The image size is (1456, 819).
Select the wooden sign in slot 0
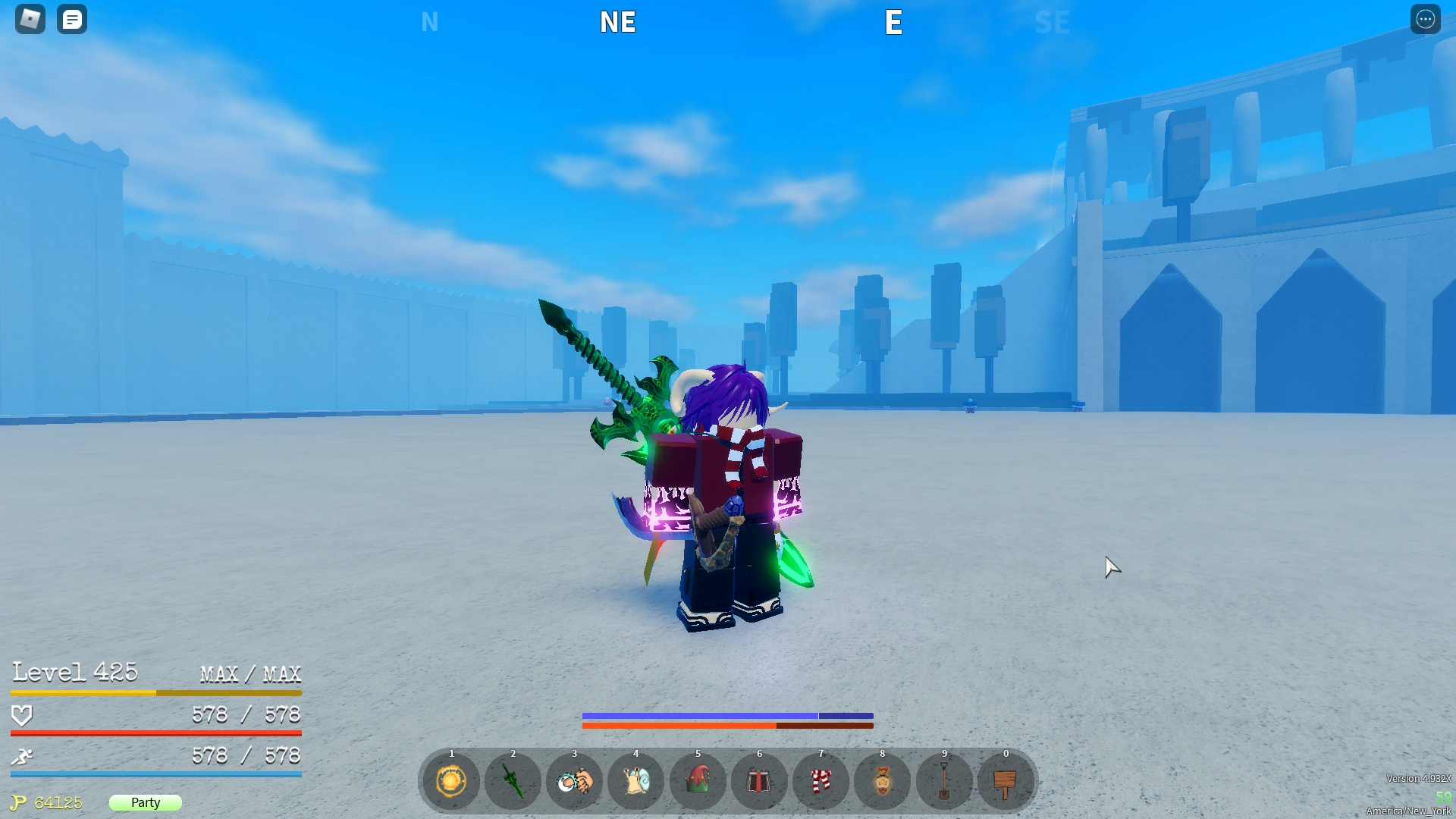pyautogui.click(x=1005, y=781)
